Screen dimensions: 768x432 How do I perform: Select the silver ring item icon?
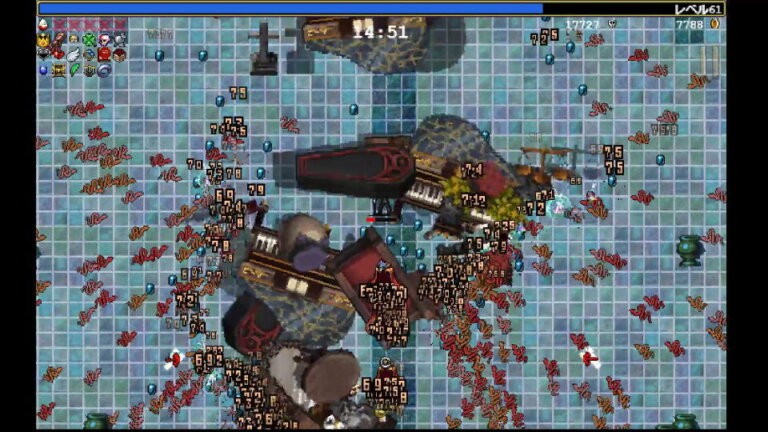click(x=104, y=70)
